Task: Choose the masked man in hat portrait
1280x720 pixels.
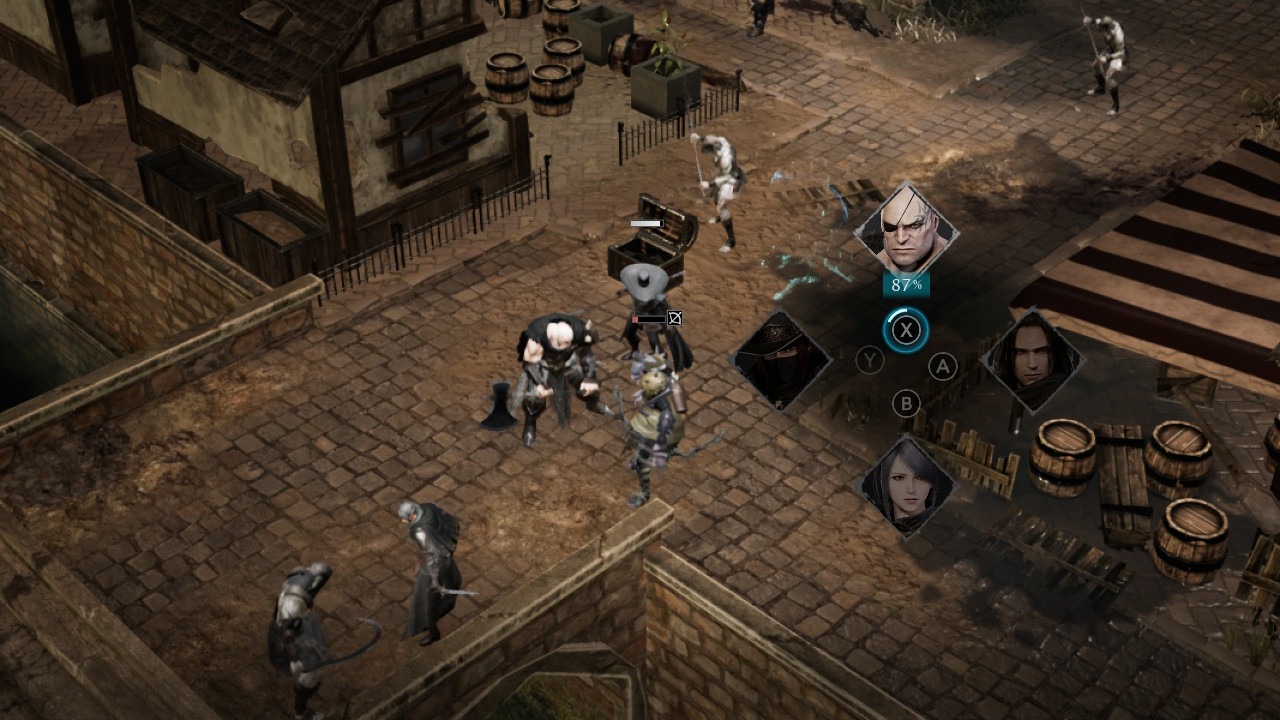Action: [x=780, y=360]
